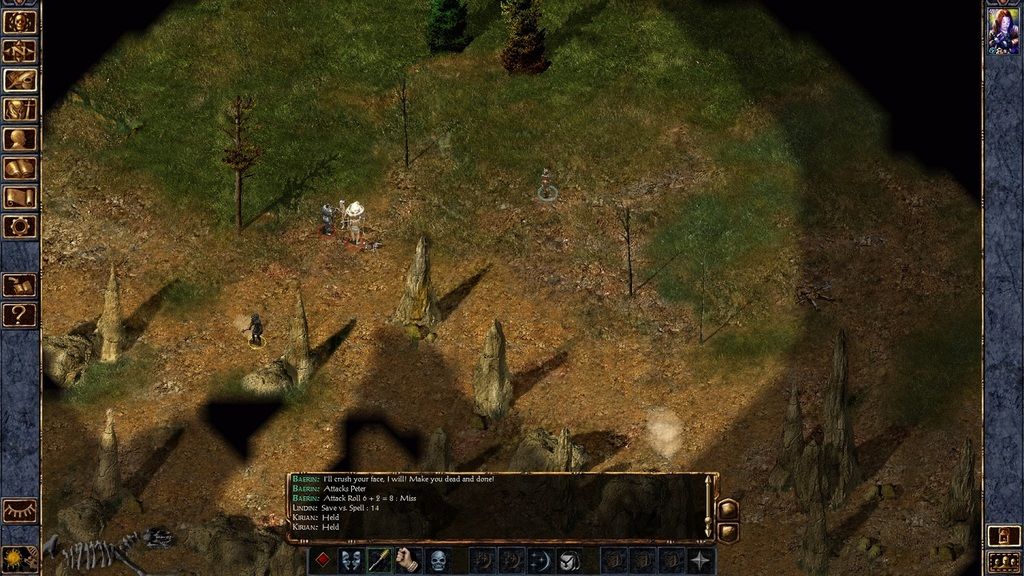Click the upper round button beside the log

coord(727,508)
